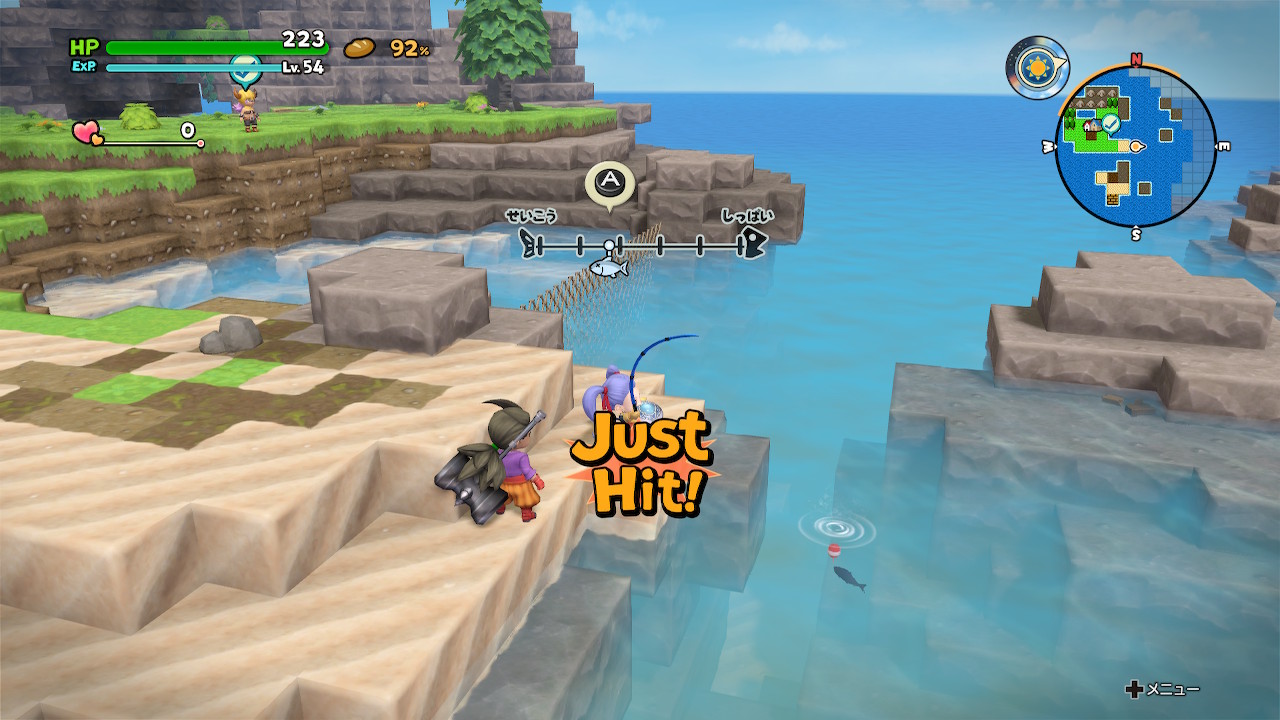Select the sun time-of-day icon
Image resolution: width=1280 pixels, height=720 pixels.
pos(1035,67)
